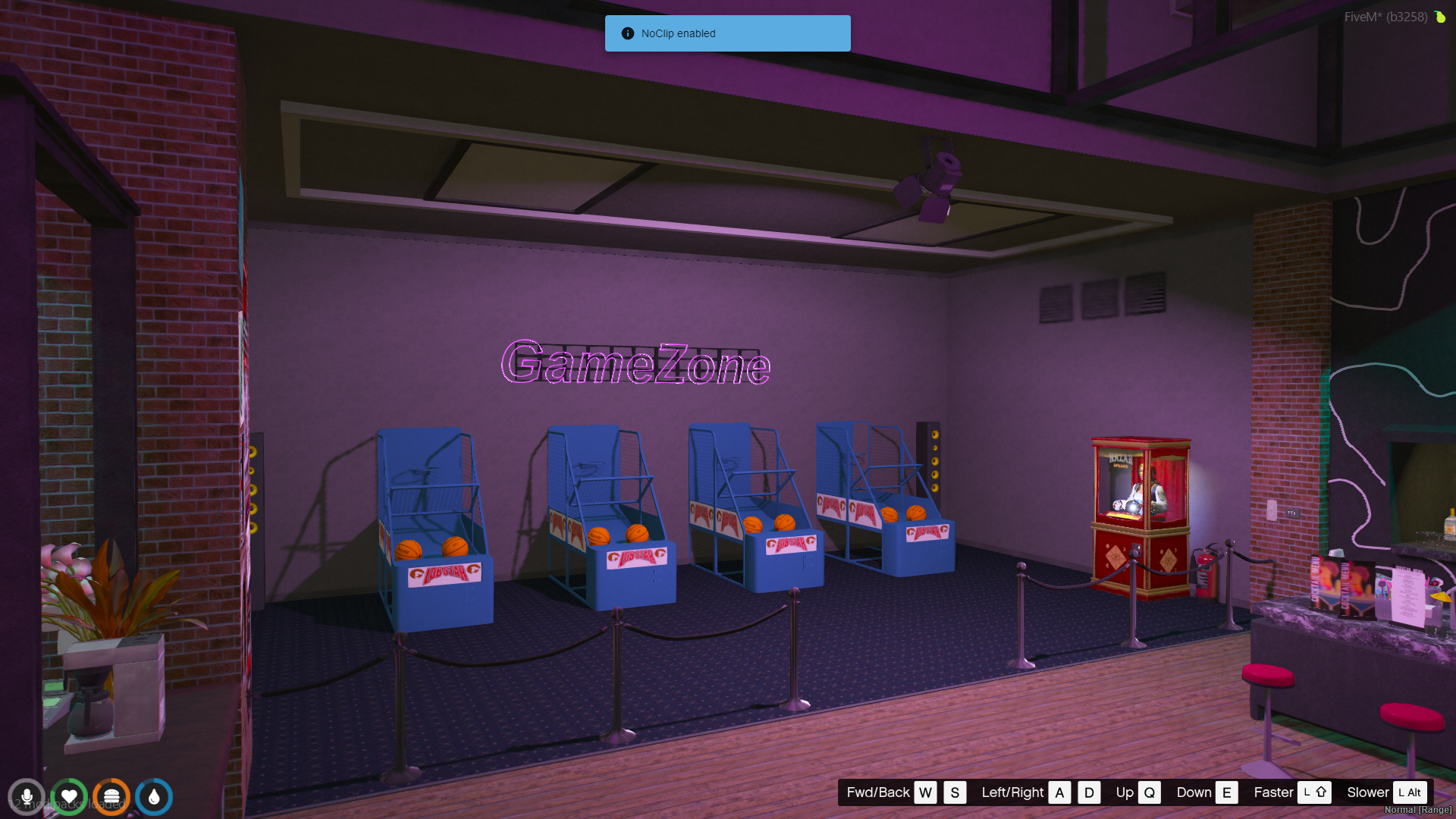Click the burger hunger status icon
The width and height of the screenshot is (1456, 819).
pyautogui.click(x=111, y=797)
